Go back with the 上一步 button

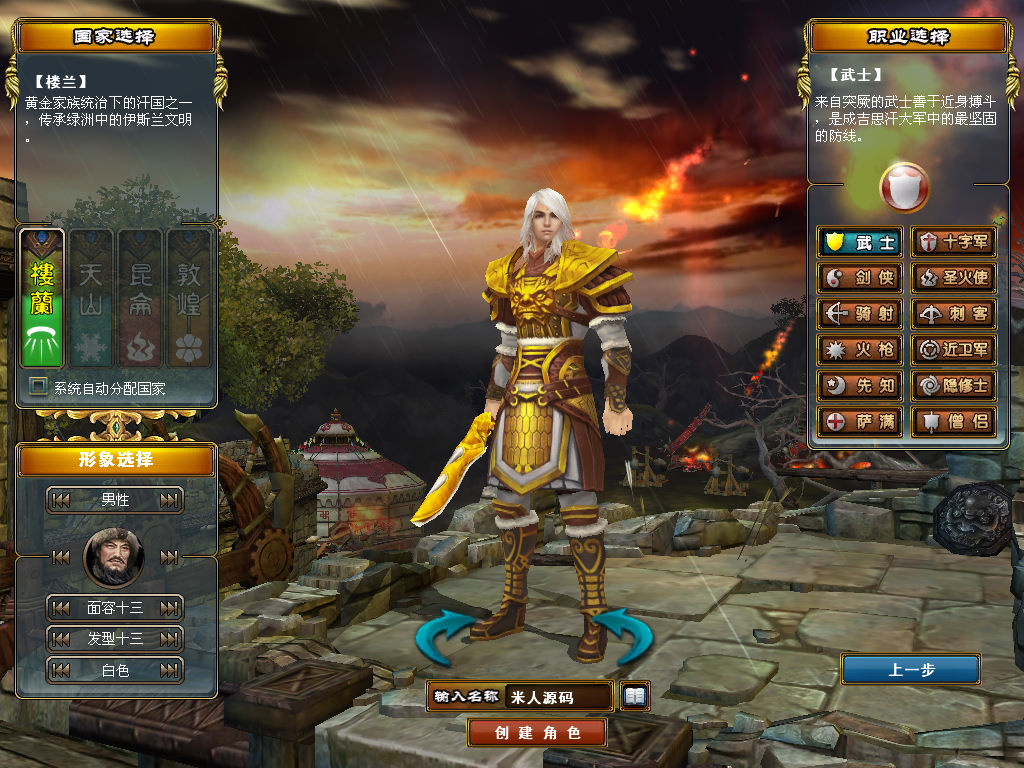[910, 670]
